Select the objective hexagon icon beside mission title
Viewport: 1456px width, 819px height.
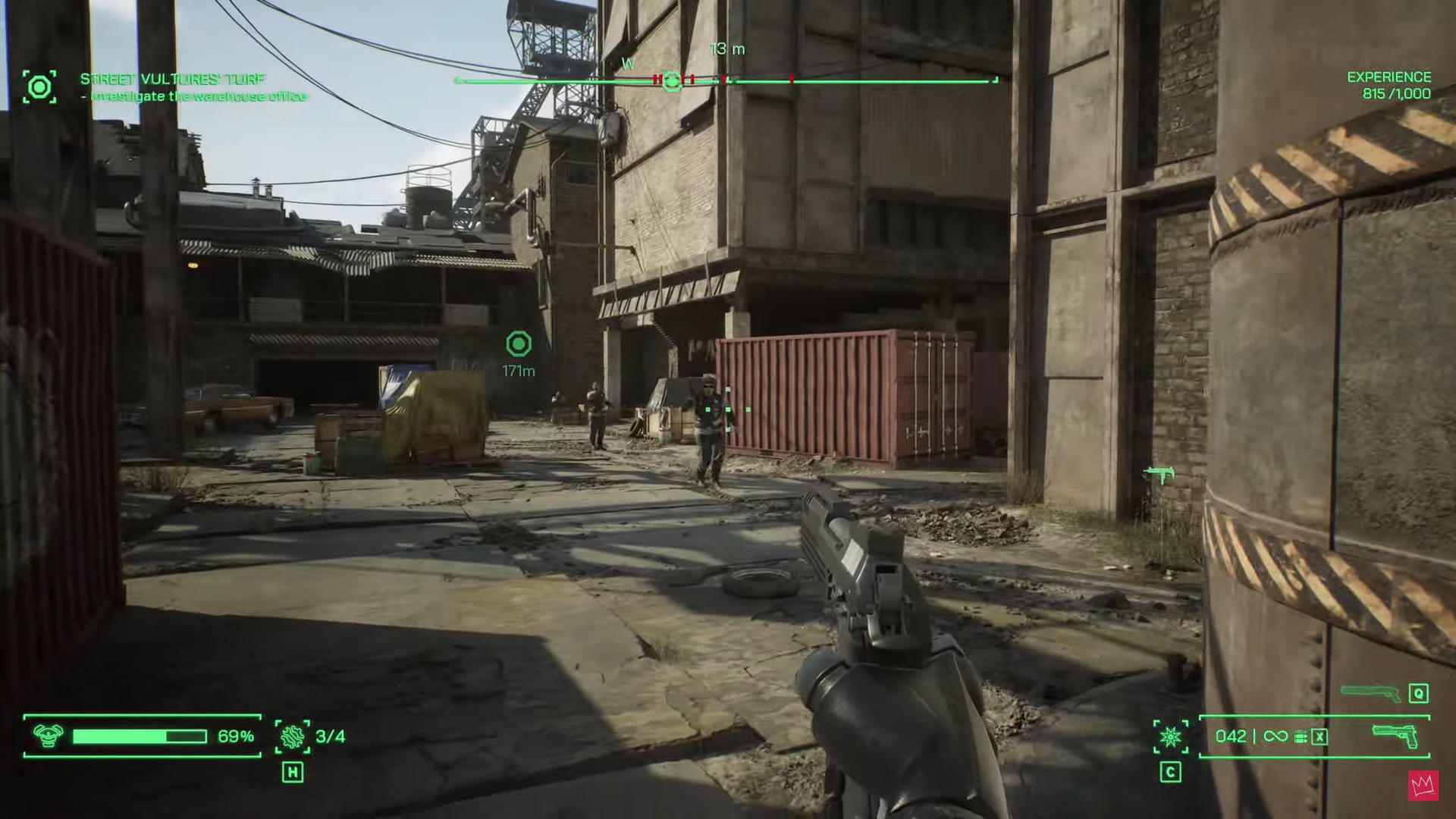pyautogui.click(x=39, y=86)
